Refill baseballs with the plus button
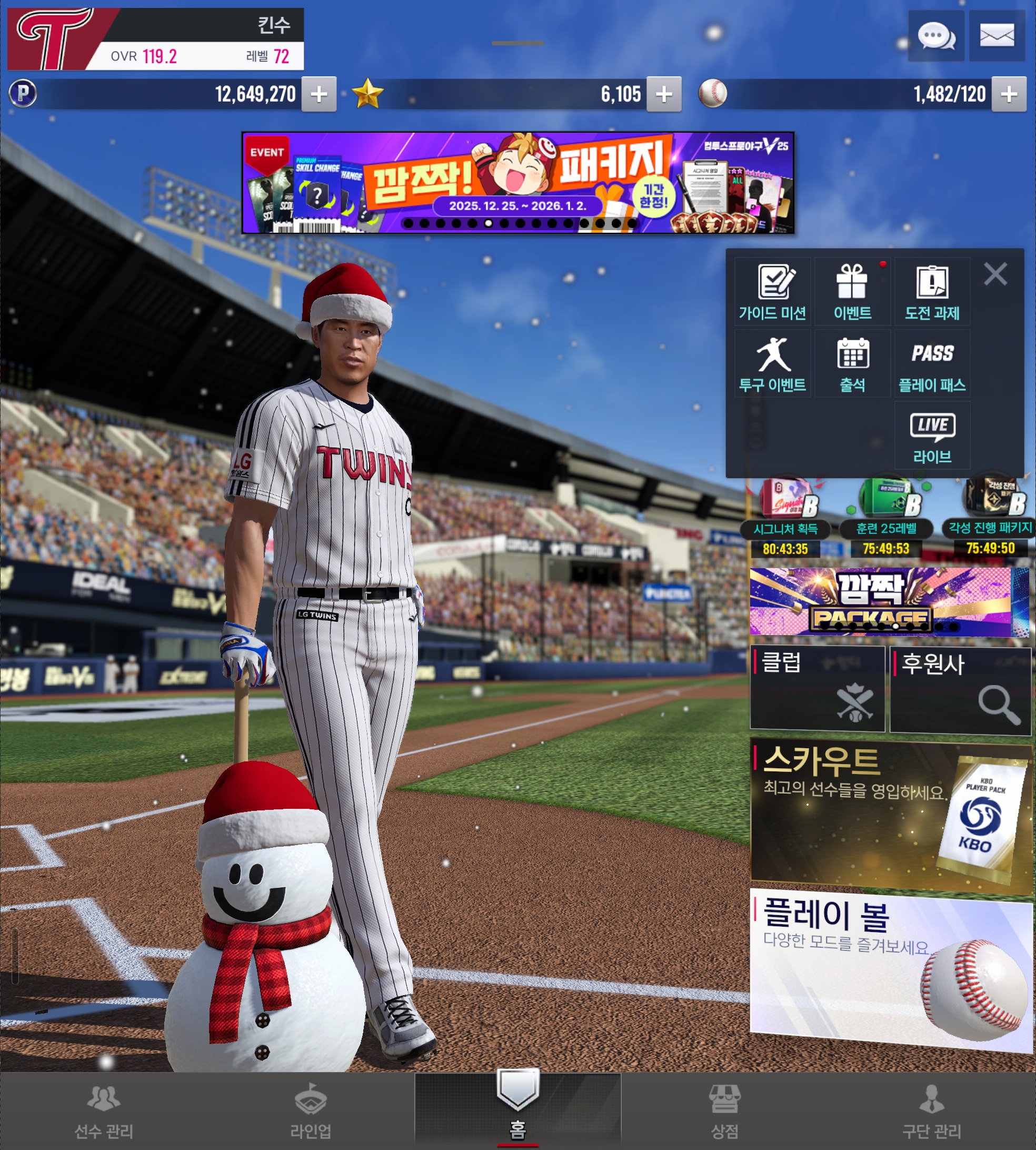Viewport: 1036px width, 1150px height. click(1009, 94)
